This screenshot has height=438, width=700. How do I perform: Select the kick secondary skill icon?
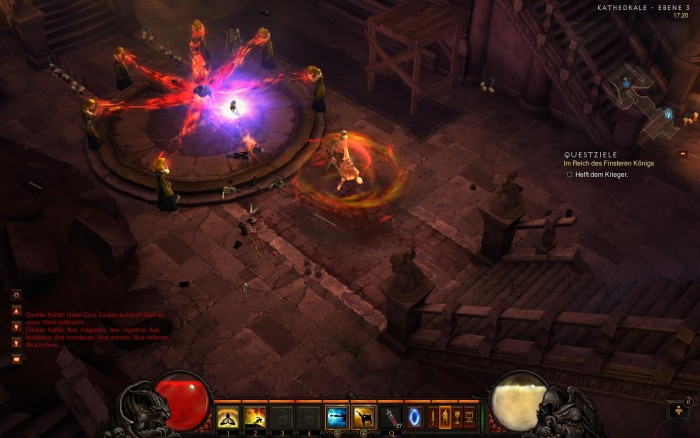coord(363,417)
